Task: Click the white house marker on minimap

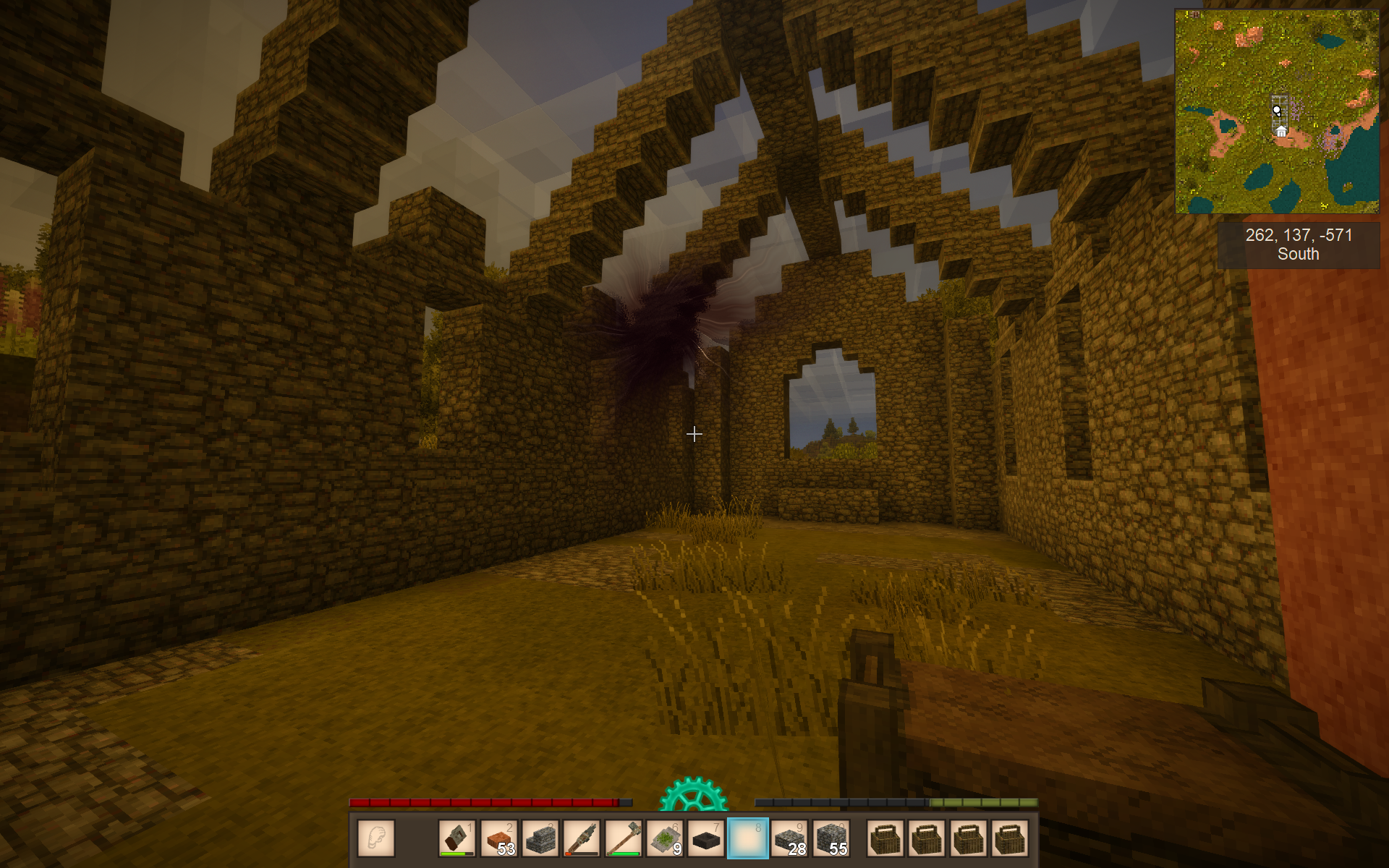Action: (1281, 131)
